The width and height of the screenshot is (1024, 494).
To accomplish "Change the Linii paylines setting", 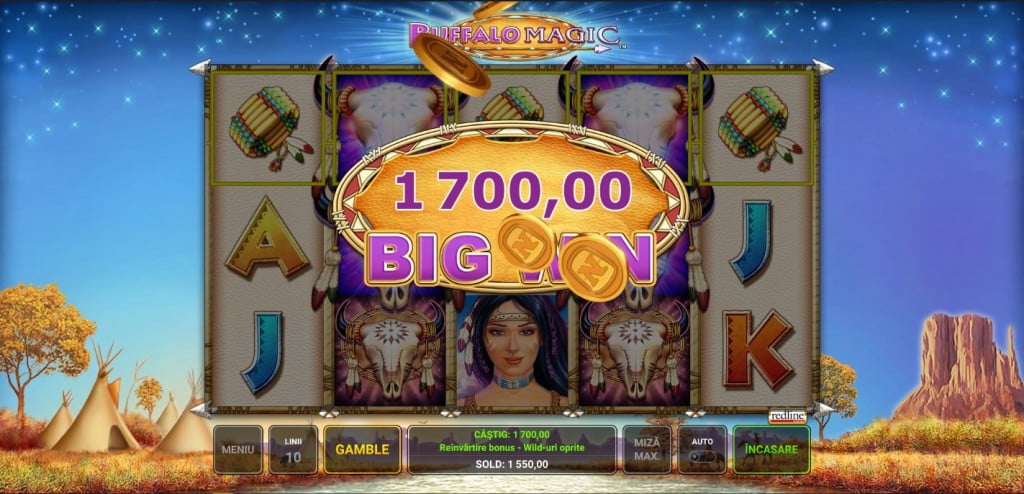I will [x=293, y=449].
